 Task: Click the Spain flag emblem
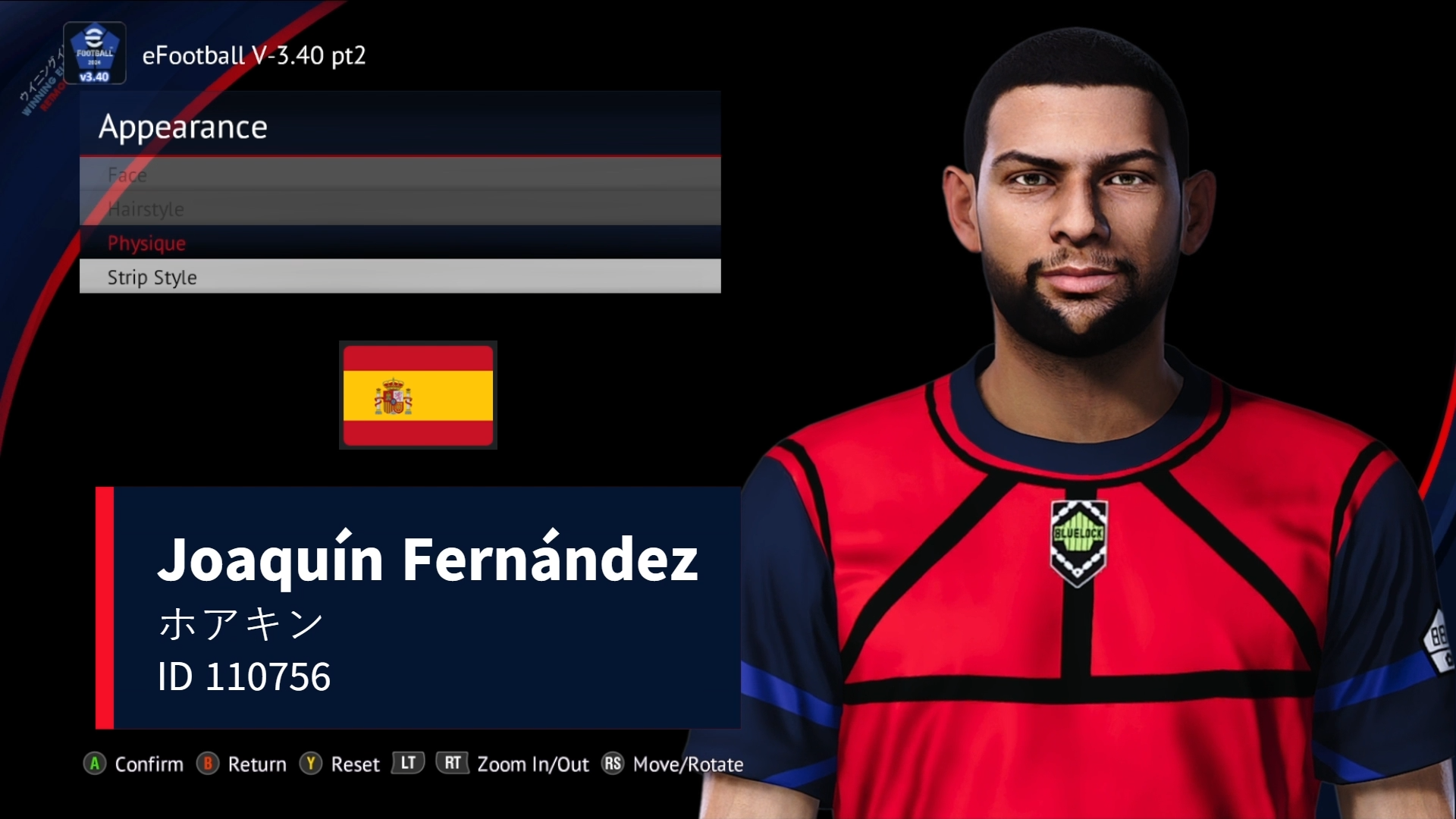[418, 396]
